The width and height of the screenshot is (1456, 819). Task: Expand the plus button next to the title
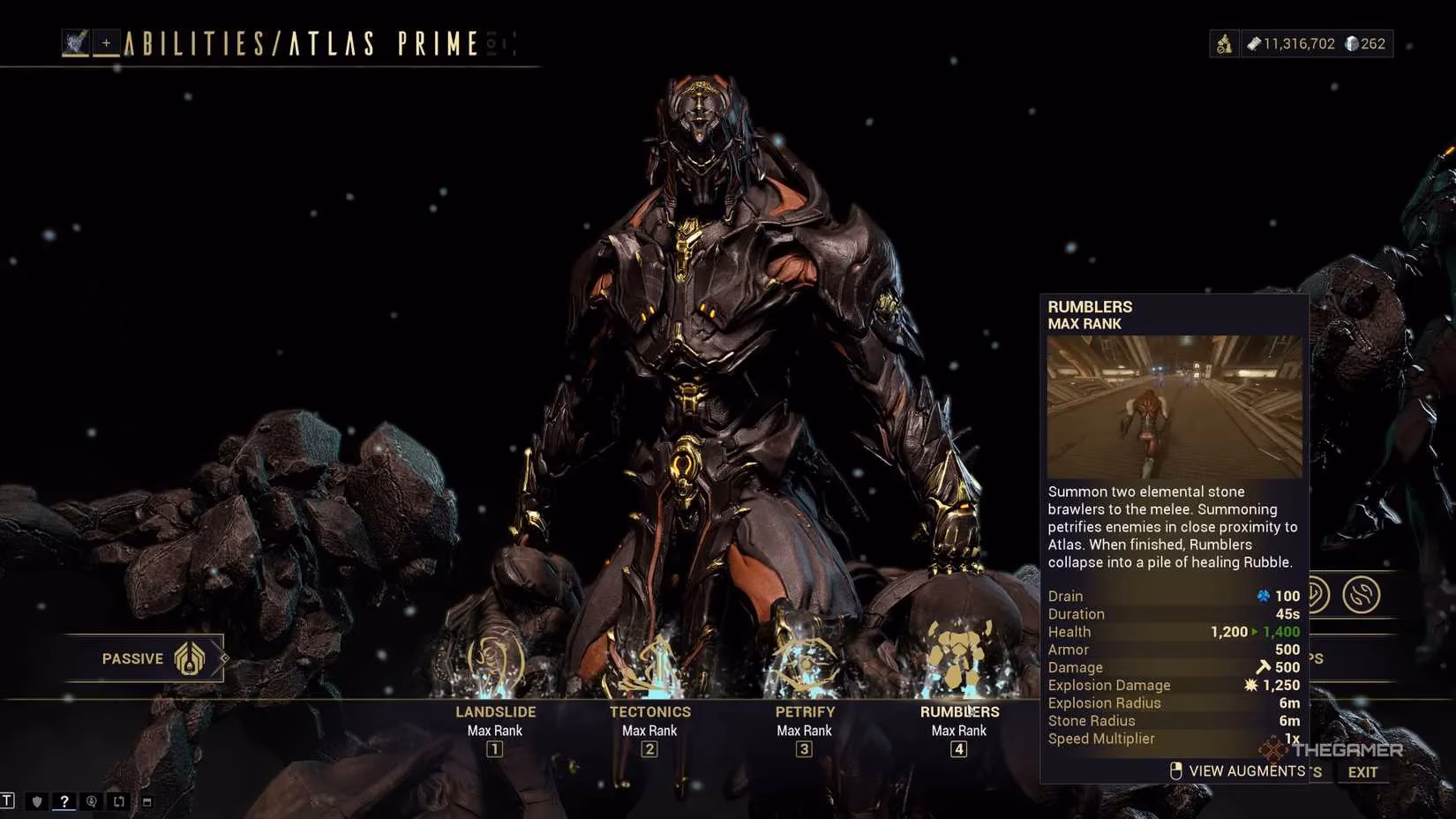(x=107, y=41)
